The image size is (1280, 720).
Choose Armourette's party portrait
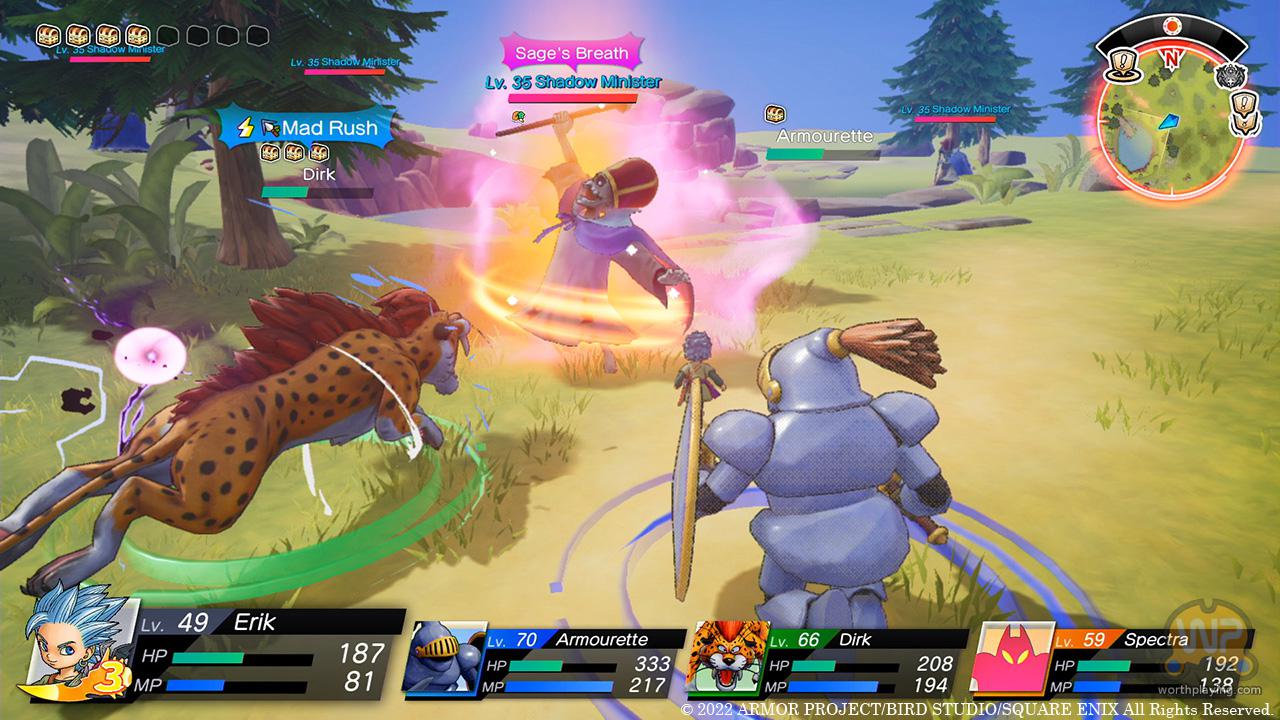[x=443, y=656]
